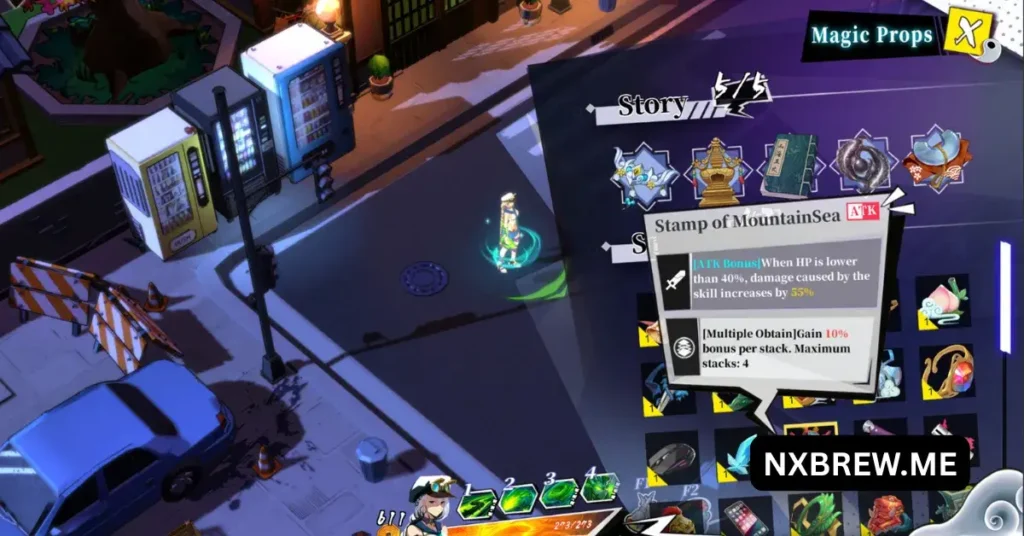Select the gaming mouse magic prop
Image resolution: width=1024 pixels, height=536 pixels.
click(x=671, y=458)
